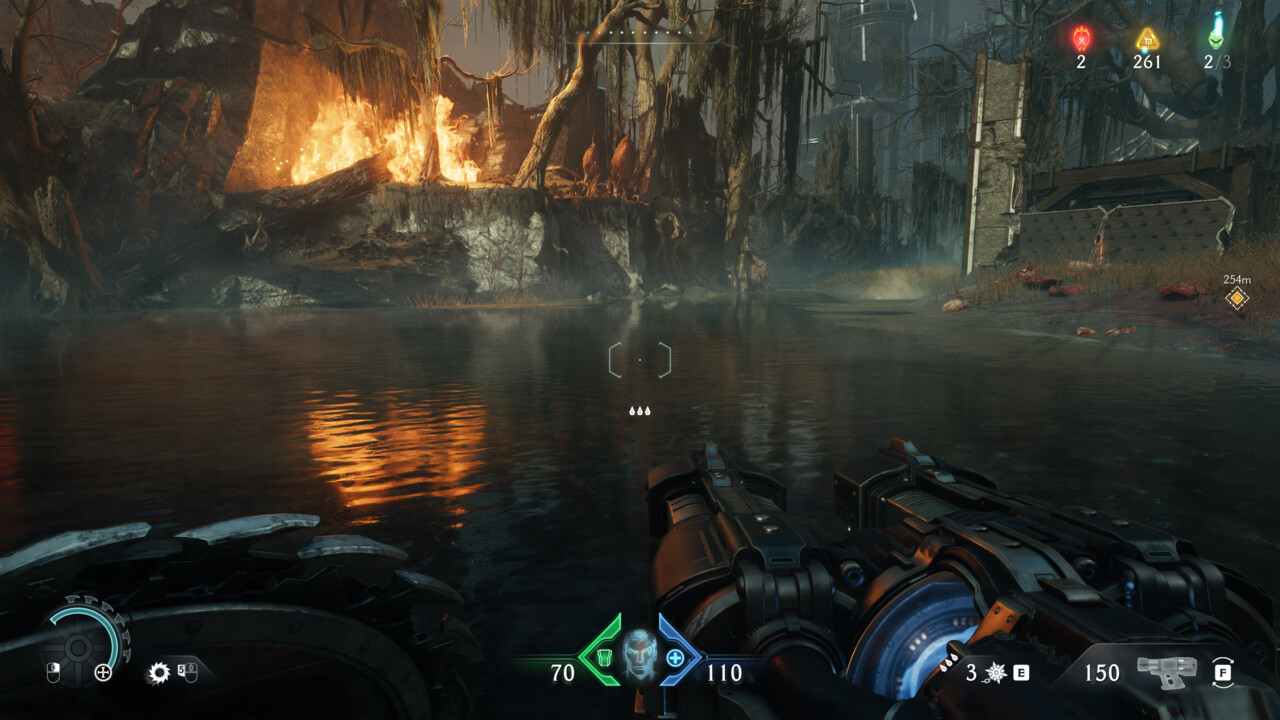This screenshot has width=1280, height=720.
Task: Click the blue health cross icon
Action: click(x=675, y=658)
